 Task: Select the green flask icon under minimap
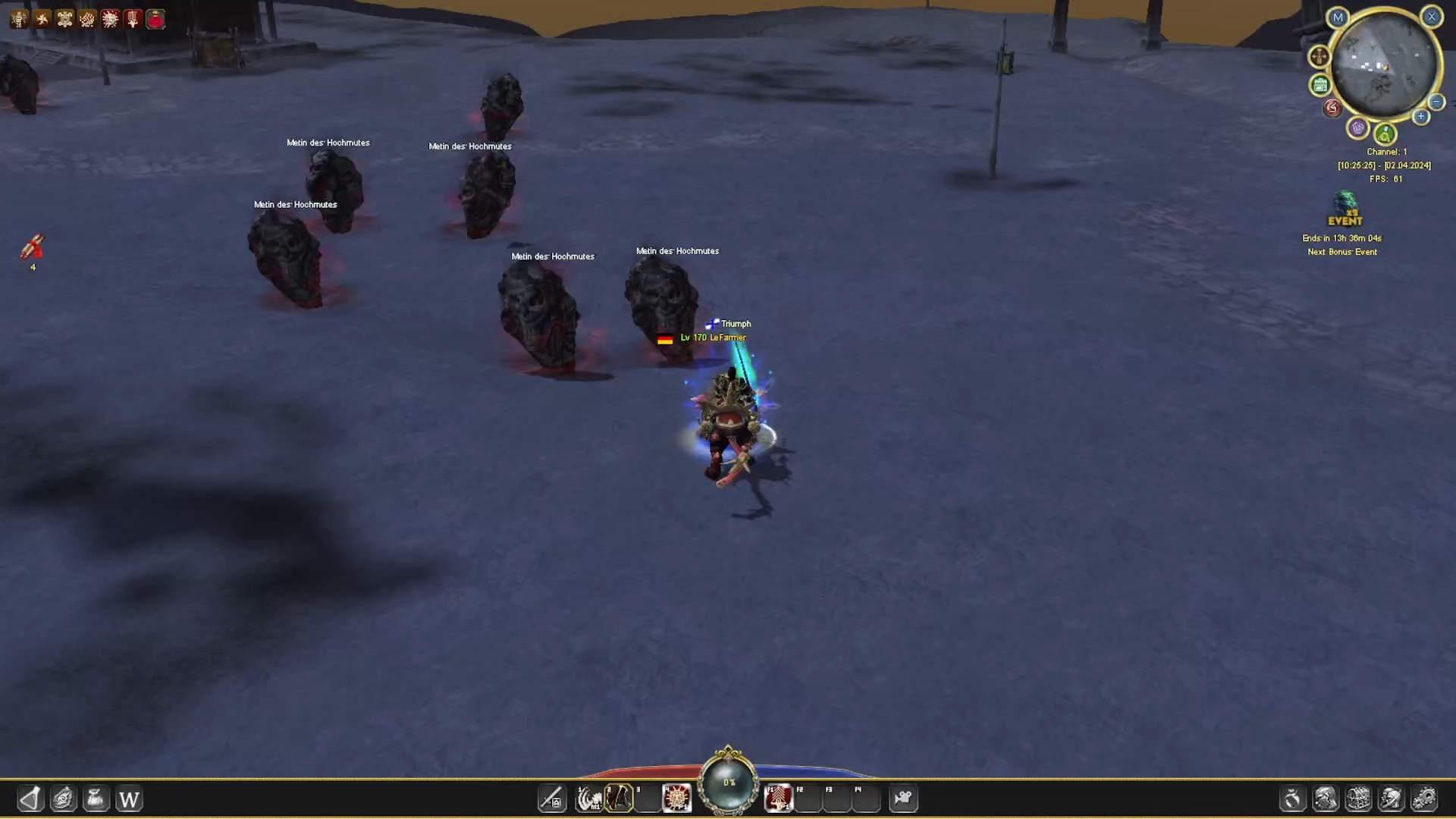(x=1385, y=135)
